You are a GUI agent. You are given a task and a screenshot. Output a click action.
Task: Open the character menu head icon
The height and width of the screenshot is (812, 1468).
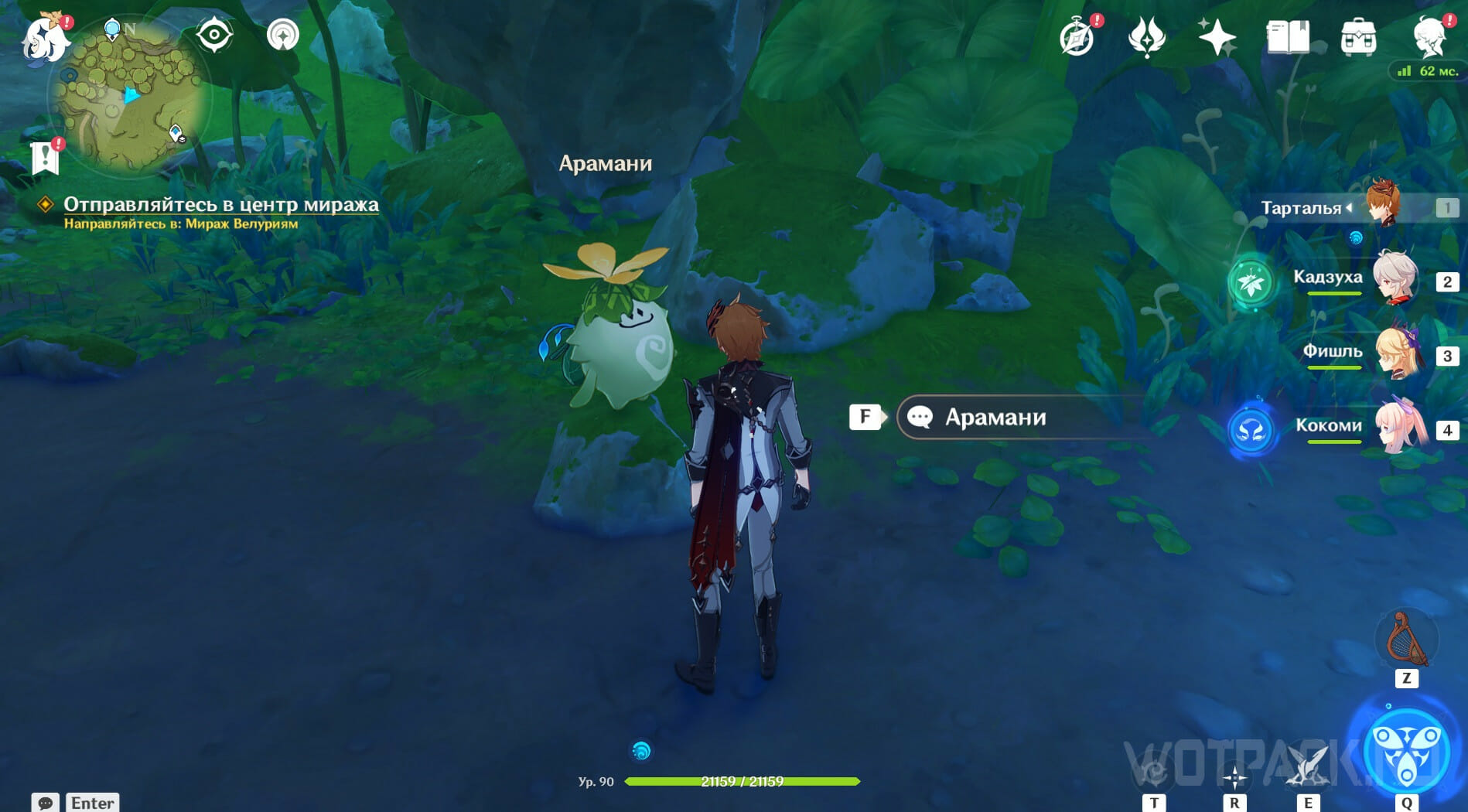[x=1429, y=37]
